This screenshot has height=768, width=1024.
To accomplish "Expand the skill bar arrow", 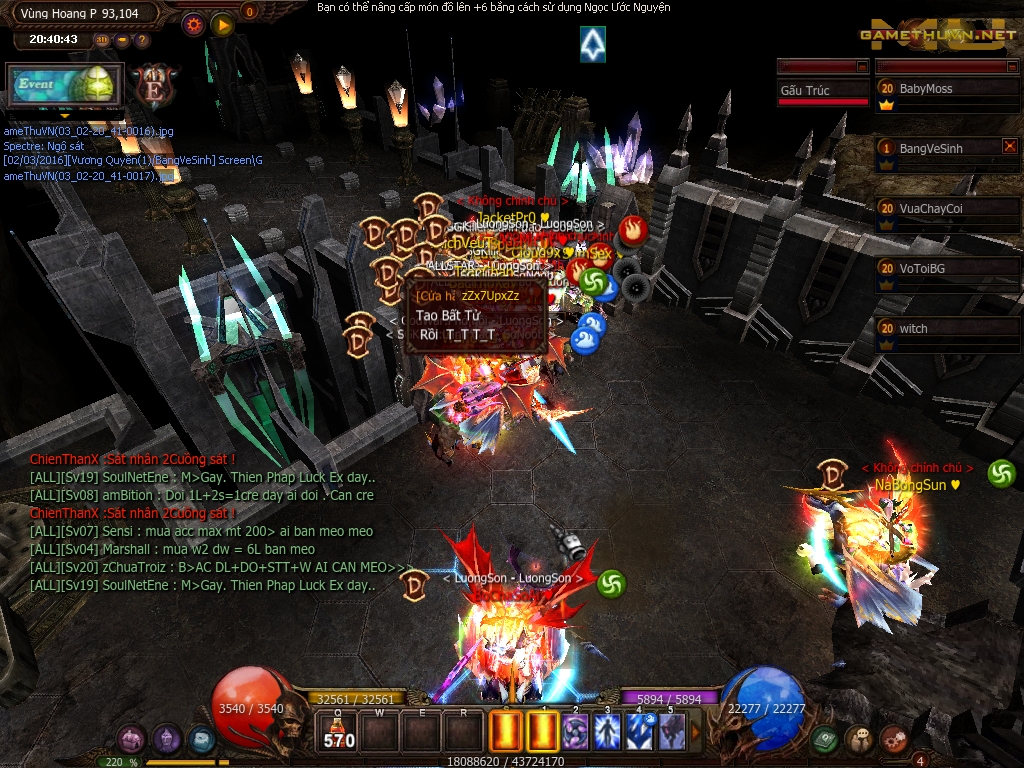I will pyautogui.click(x=697, y=732).
